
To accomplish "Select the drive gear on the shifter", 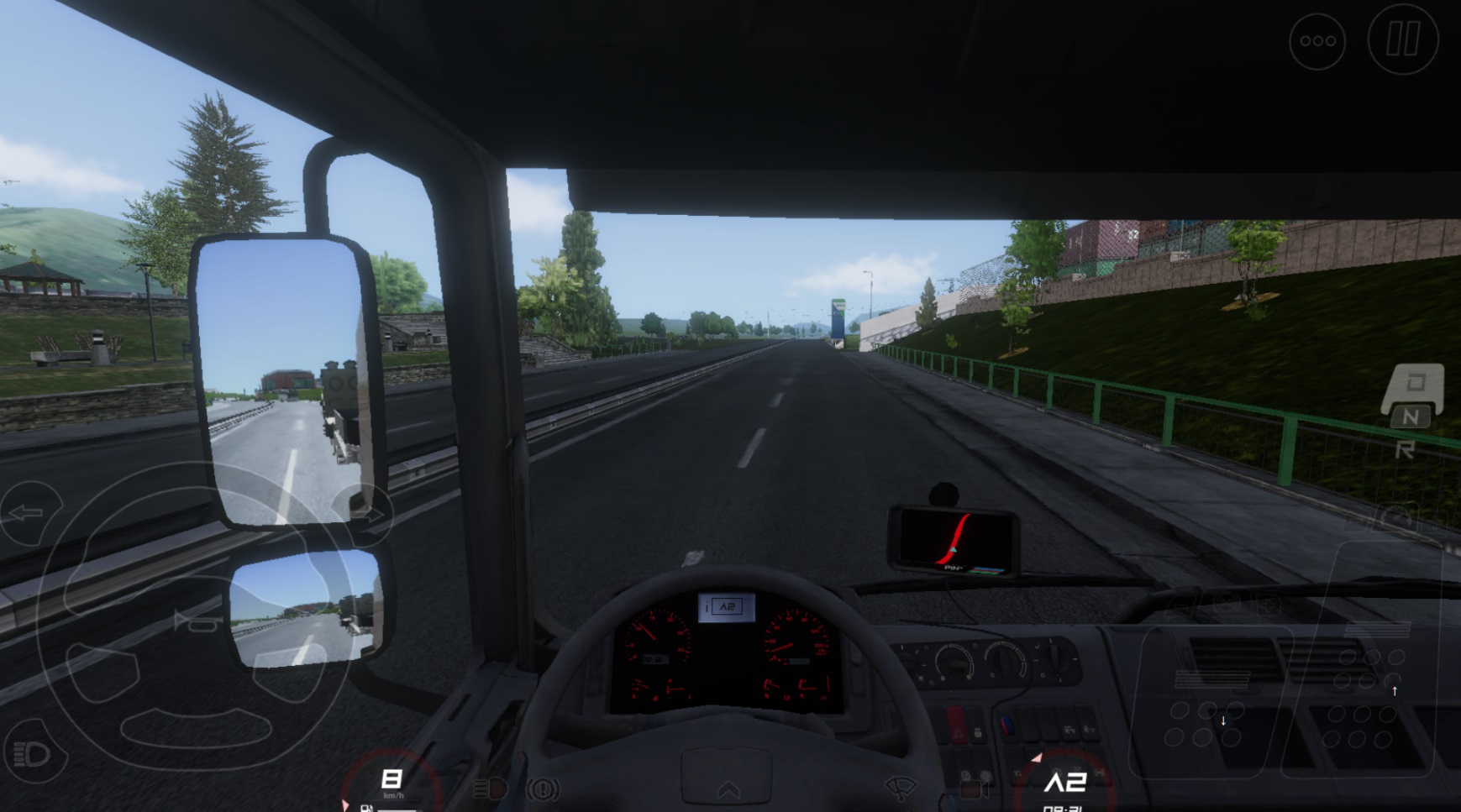I will coord(1416,383).
